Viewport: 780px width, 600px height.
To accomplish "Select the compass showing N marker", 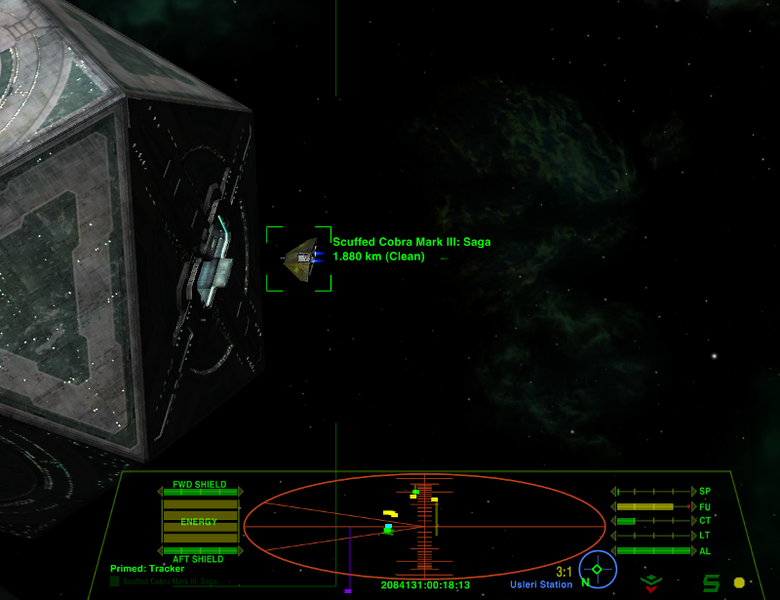I will point(597,570).
